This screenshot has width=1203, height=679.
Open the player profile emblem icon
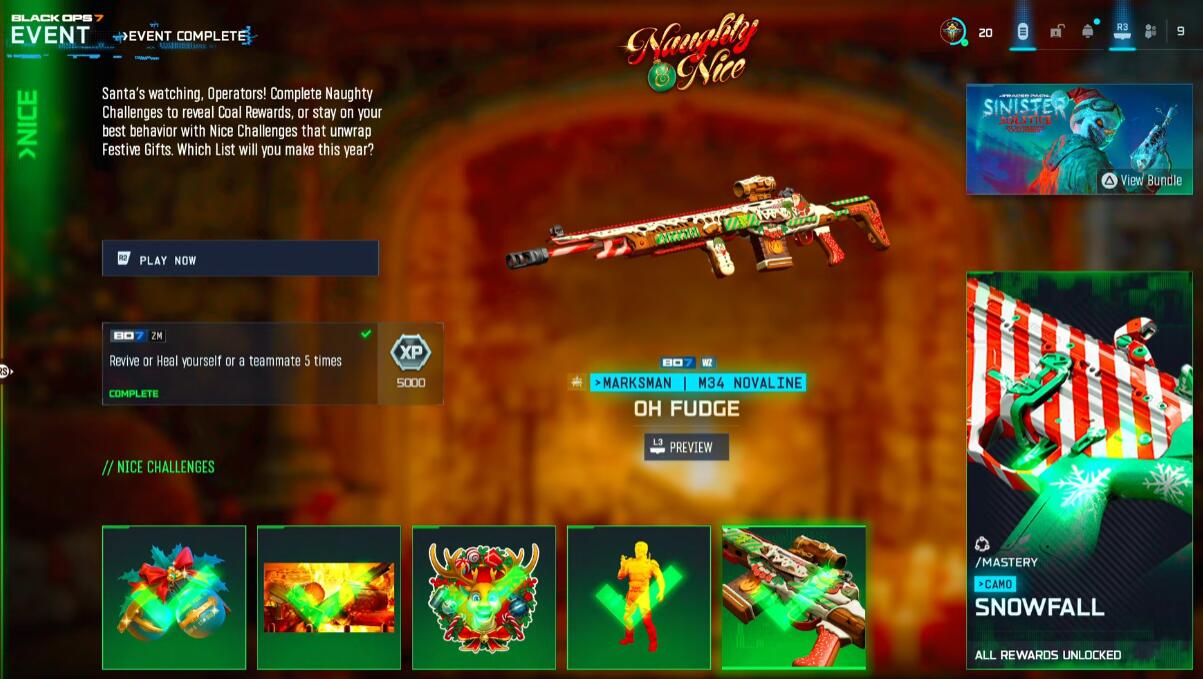(x=953, y=32)
